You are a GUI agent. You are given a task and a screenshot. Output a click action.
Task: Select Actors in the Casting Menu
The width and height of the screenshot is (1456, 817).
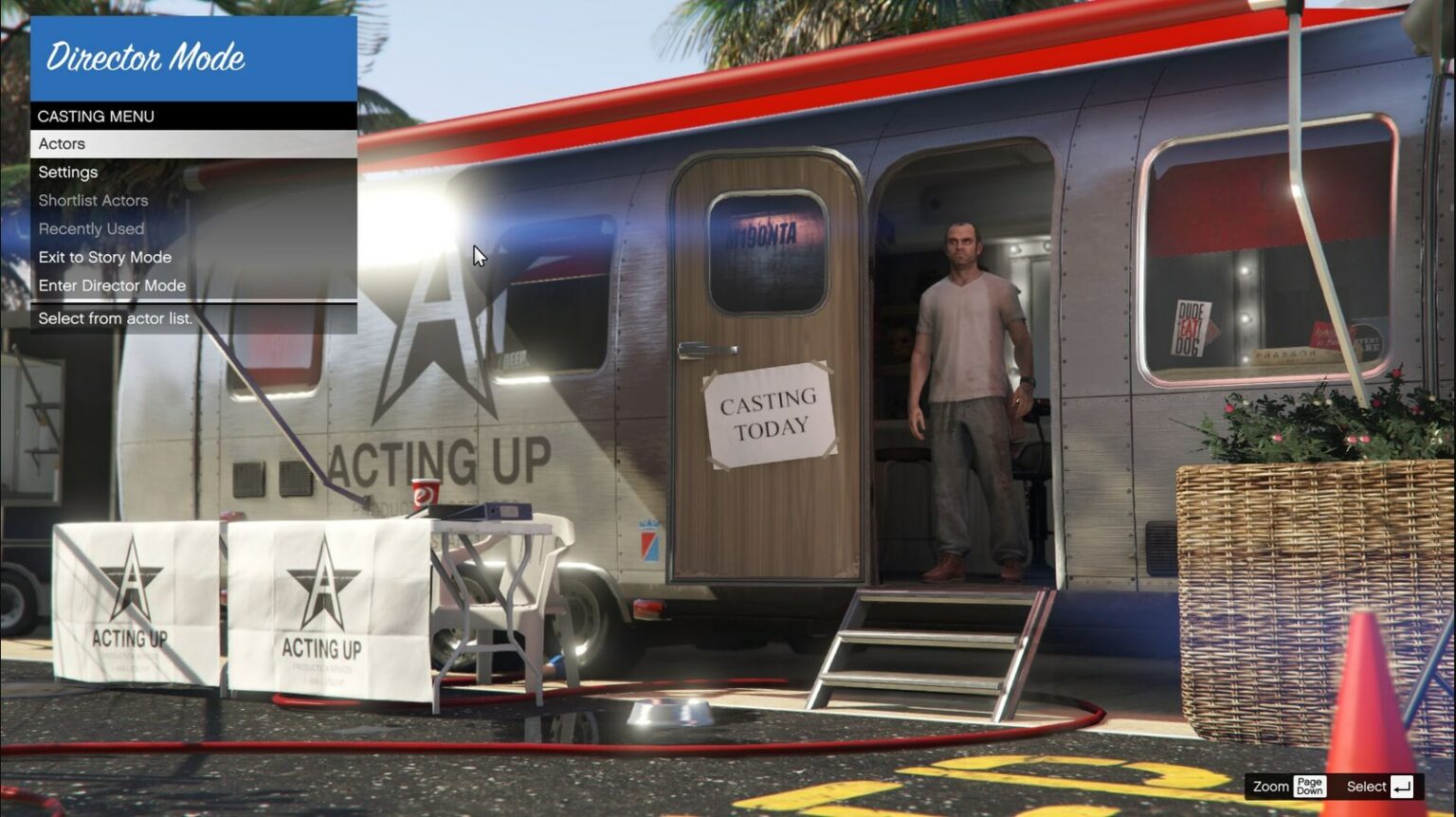click(x=61, y=144)
